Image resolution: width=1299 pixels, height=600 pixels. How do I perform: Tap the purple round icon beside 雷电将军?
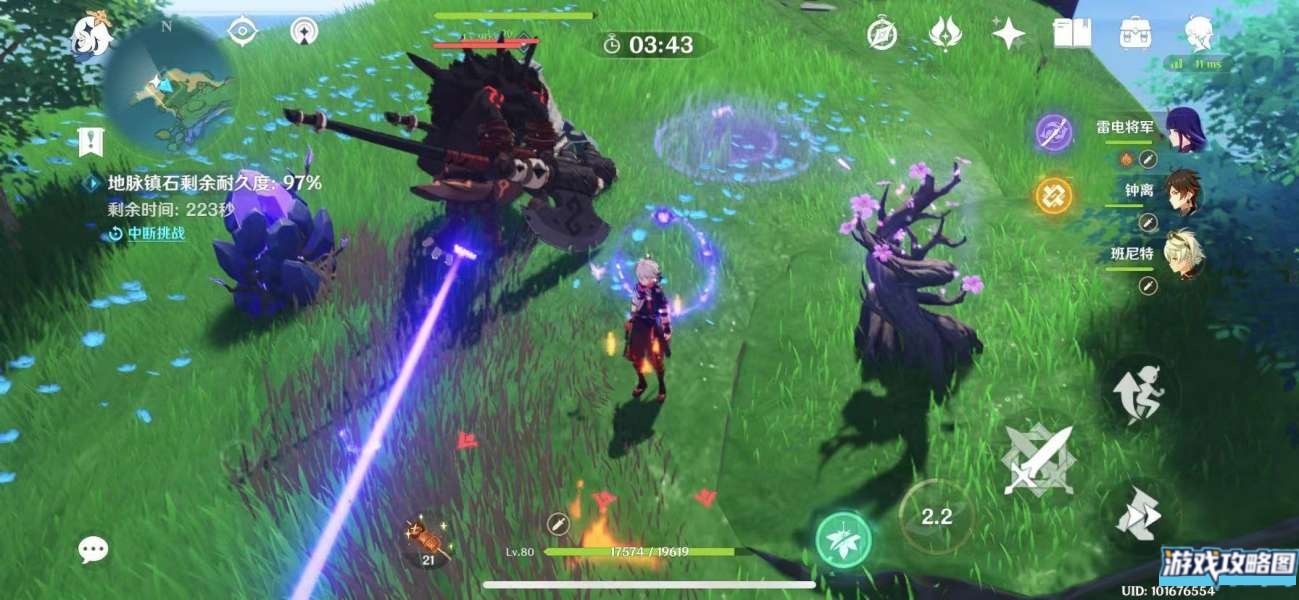[1053, 132]
